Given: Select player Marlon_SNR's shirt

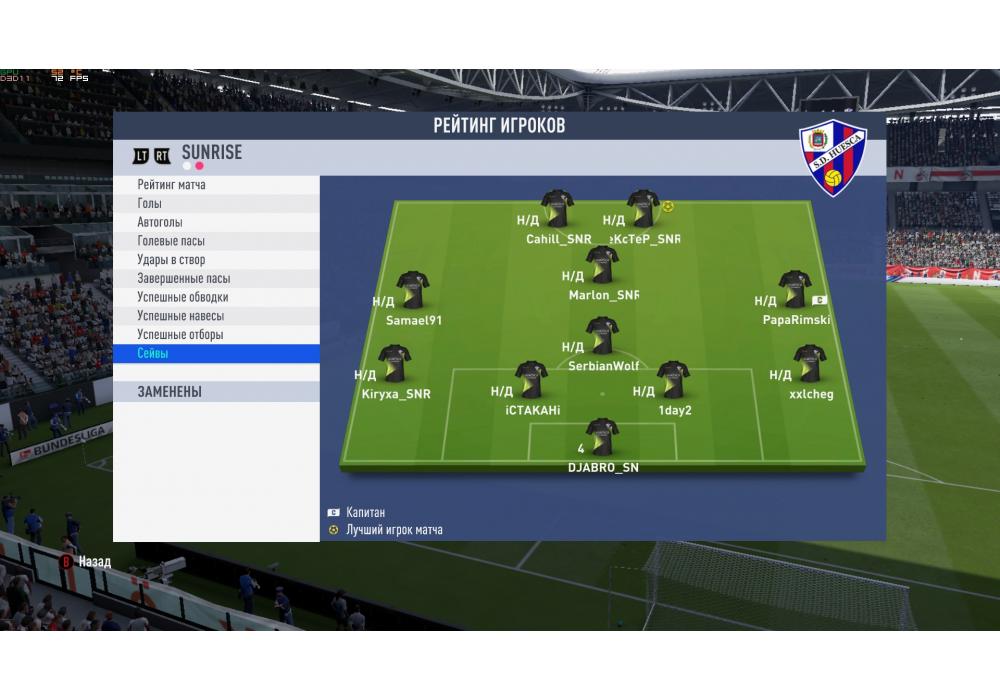Looking at the screenshot, I should tap(602, 265).
